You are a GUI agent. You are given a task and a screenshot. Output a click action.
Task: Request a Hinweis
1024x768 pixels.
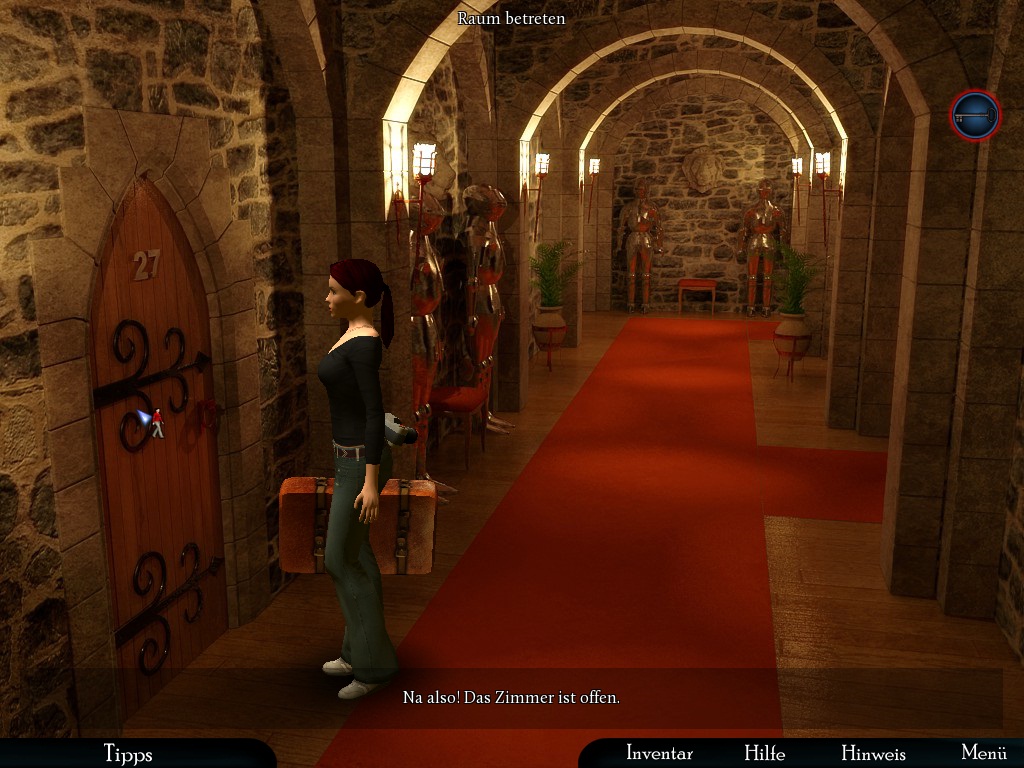(873, 753)
